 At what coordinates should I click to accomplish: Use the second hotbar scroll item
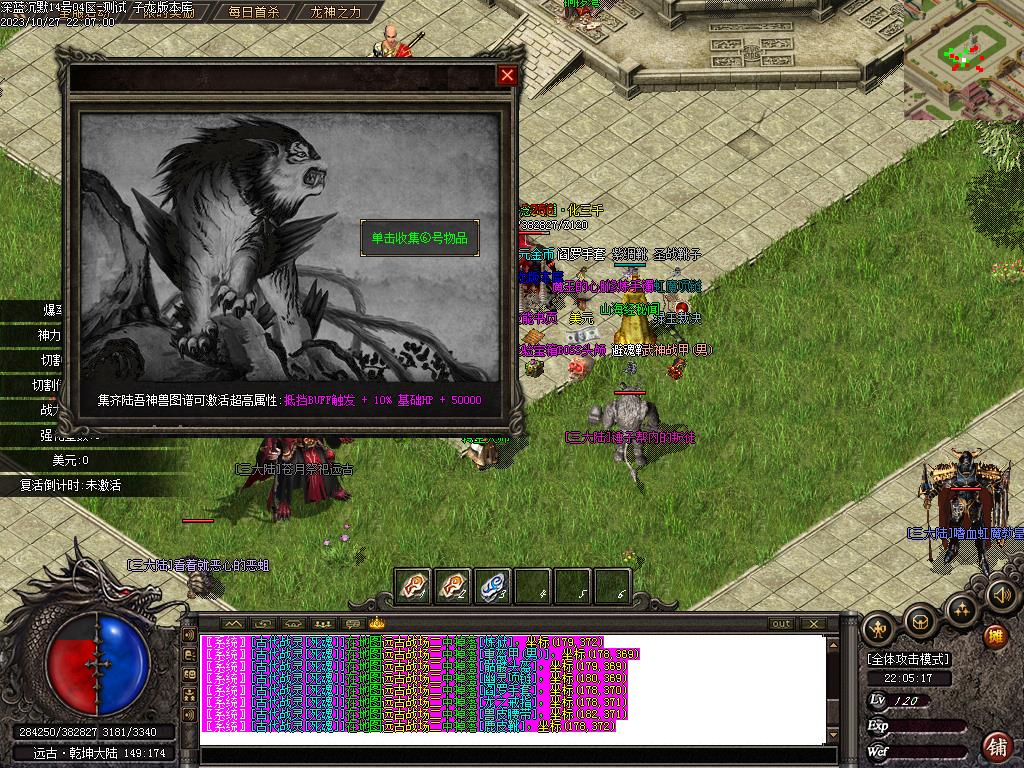click(453, 586)
